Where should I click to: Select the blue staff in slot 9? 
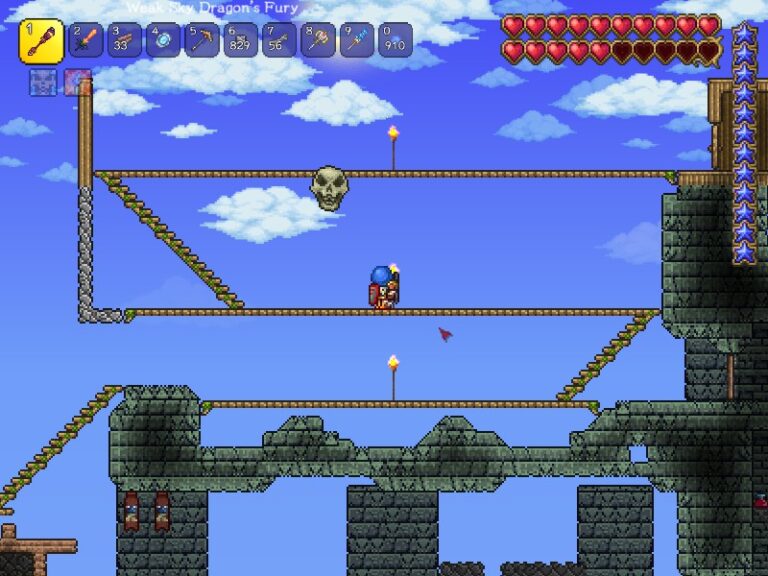356,41
